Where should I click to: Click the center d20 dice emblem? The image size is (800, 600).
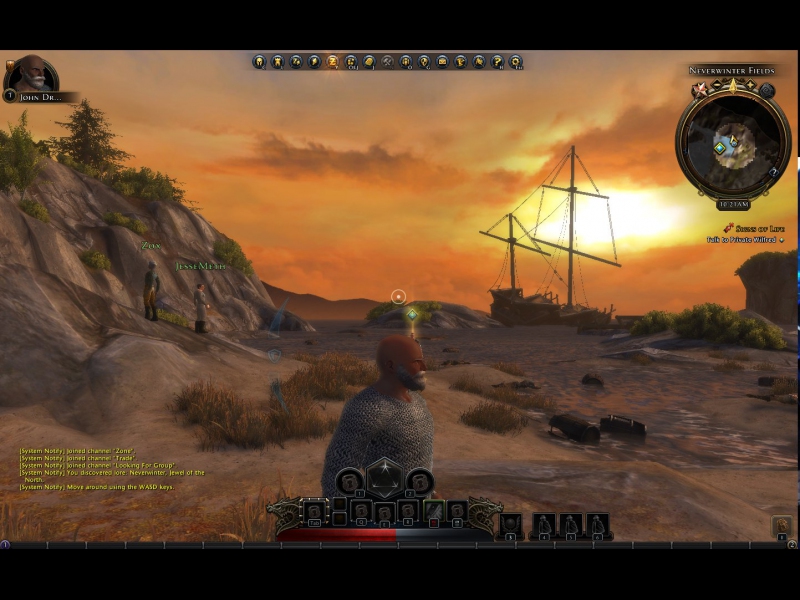(384, 480)
